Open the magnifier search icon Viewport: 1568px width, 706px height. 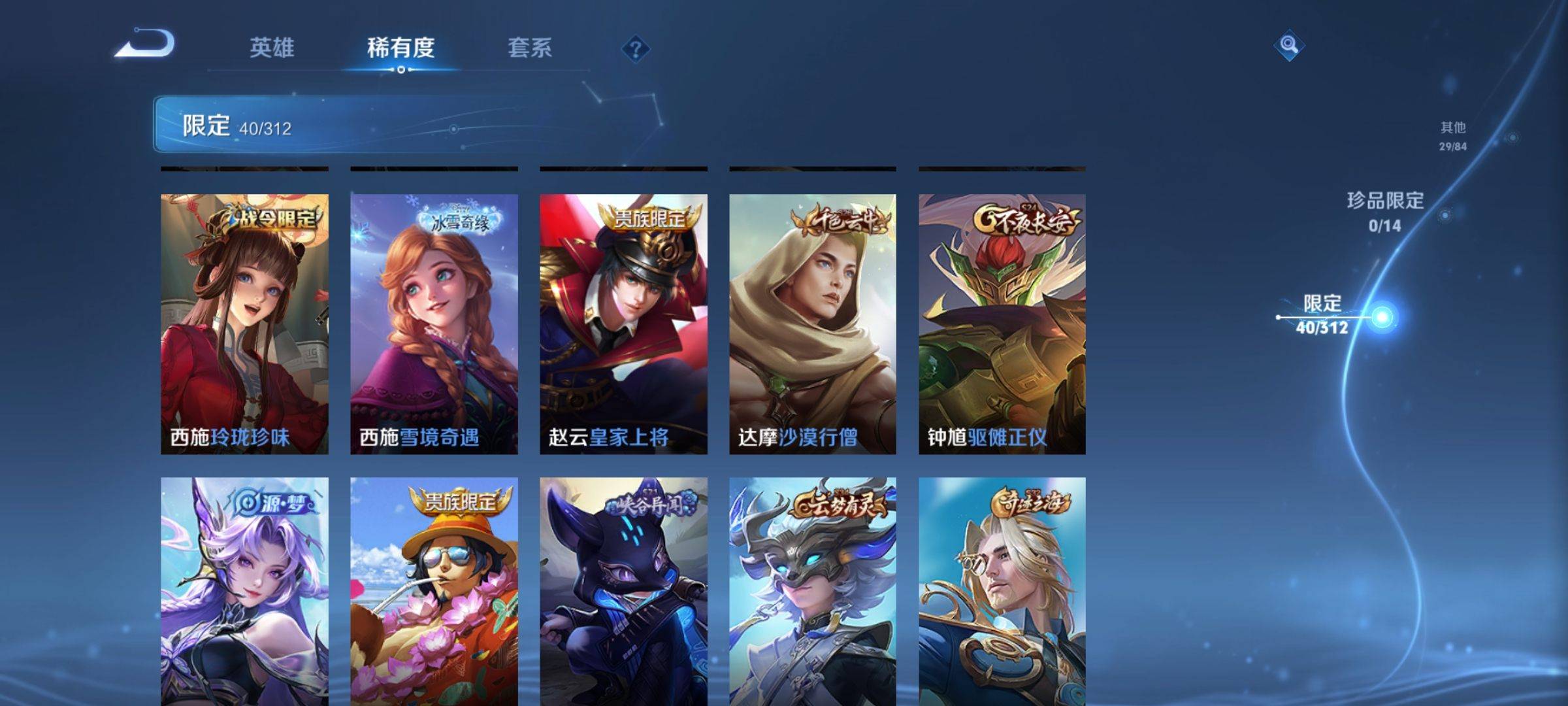tap(1288, 45)
